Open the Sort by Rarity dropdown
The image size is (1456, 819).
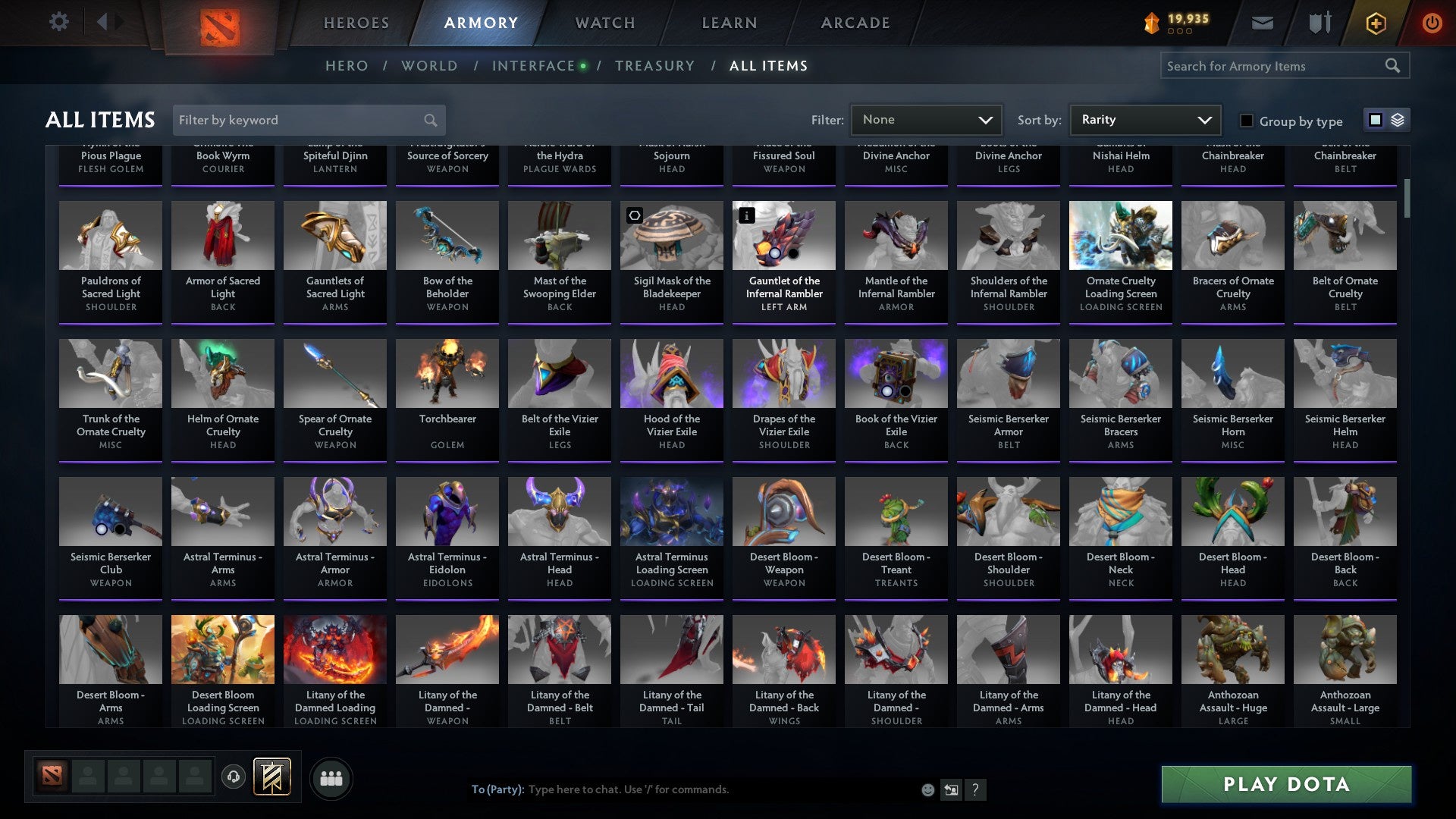click(x=1144, y=119)
